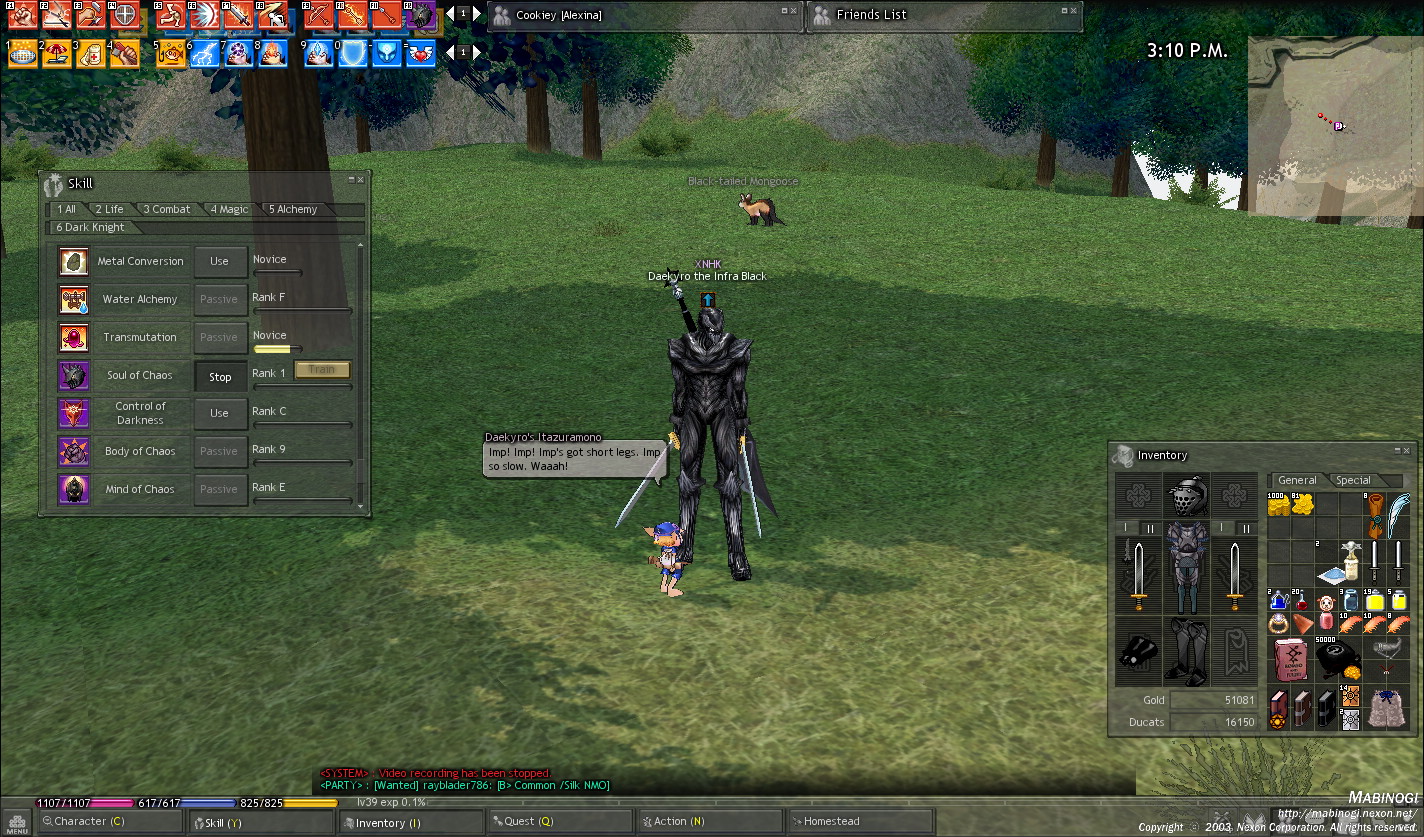
Task: Select the pink book in inventory
Action: (1290, 658)
